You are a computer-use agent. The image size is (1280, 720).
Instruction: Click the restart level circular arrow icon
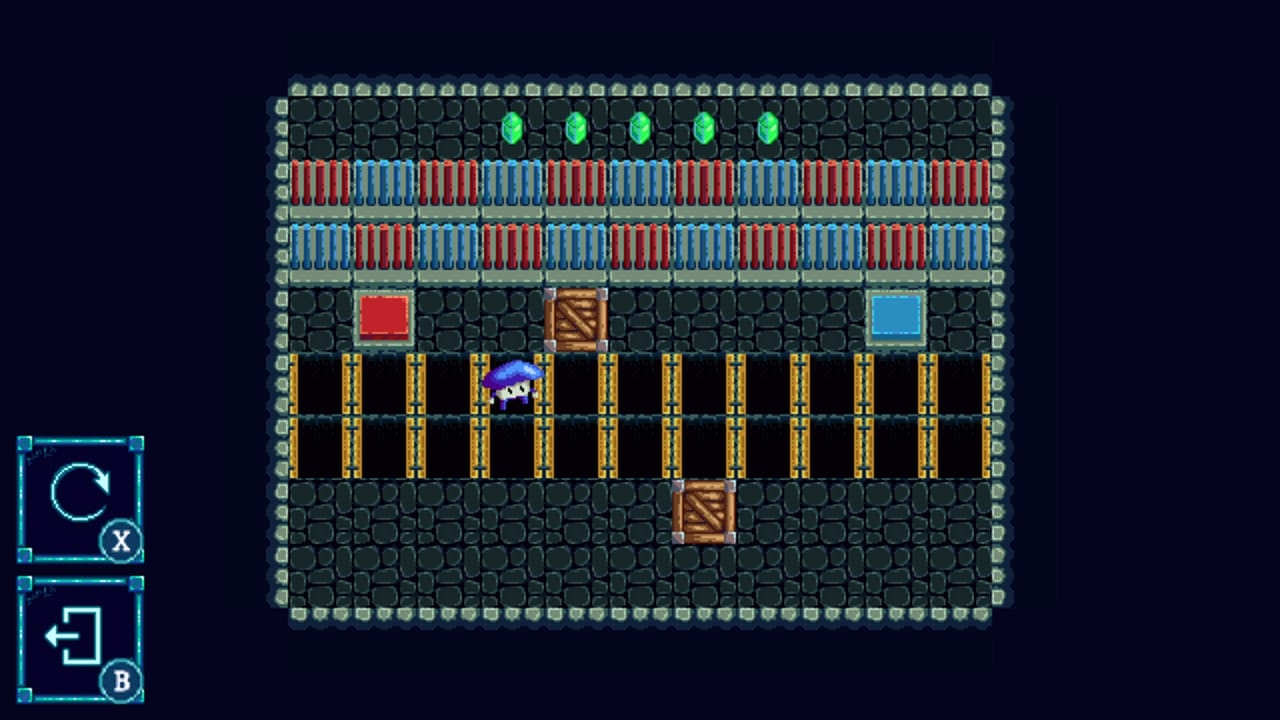(x=79, y=493)
